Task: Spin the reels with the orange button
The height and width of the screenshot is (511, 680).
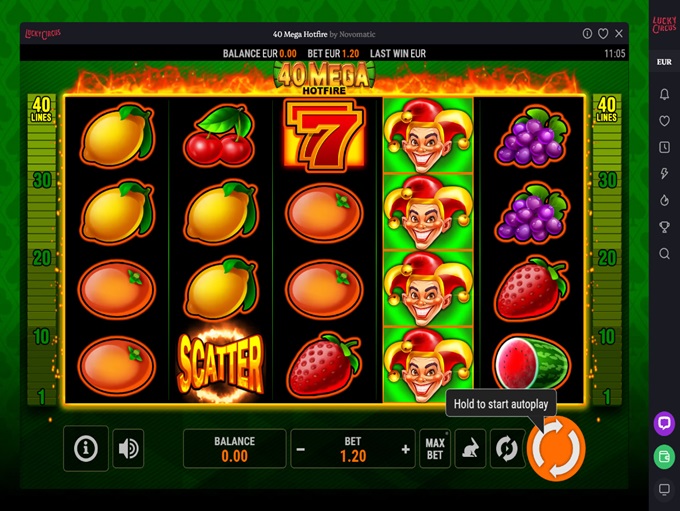Action: pos(556,449)
